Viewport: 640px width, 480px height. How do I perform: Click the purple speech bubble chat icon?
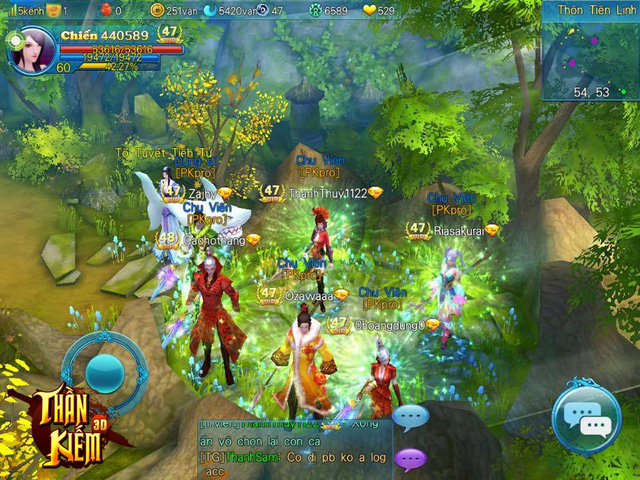click(411, 459)
